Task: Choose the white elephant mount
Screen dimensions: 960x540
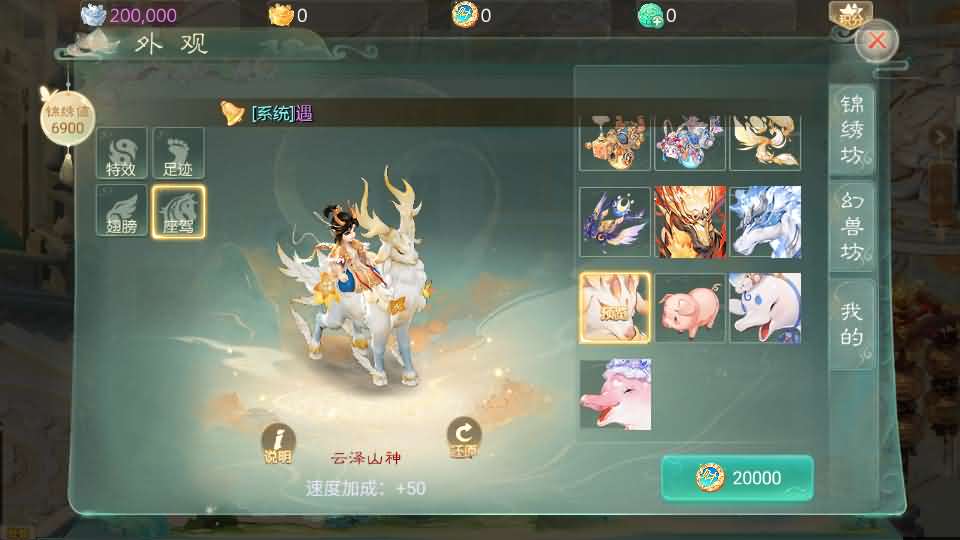Action: [765, 308]
